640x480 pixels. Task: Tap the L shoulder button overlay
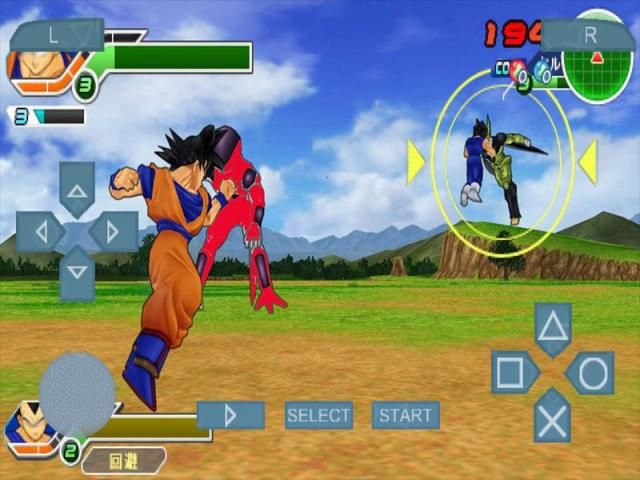coord(56,35)
